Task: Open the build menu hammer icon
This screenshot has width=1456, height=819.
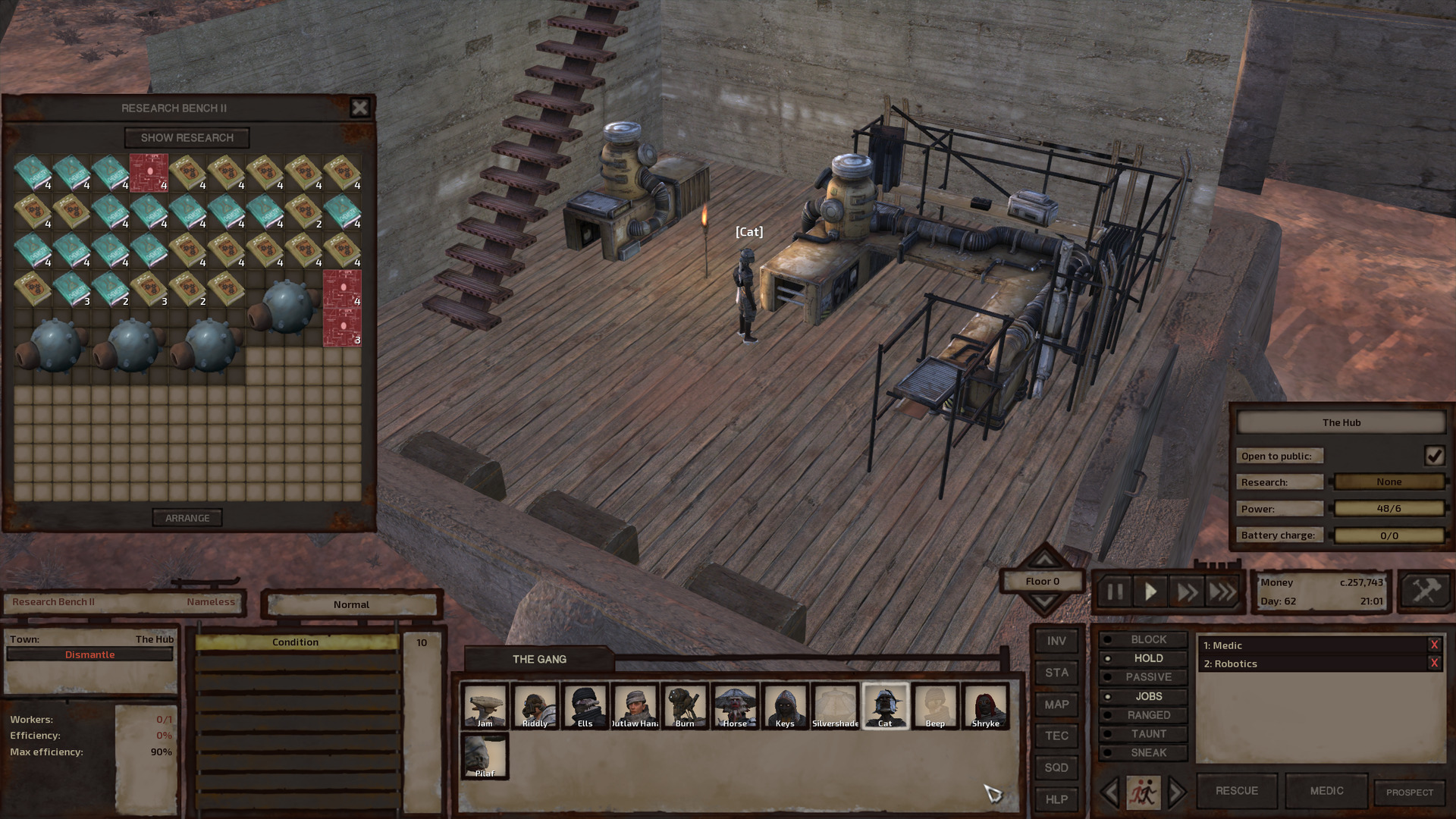Action: point(1424,592)
